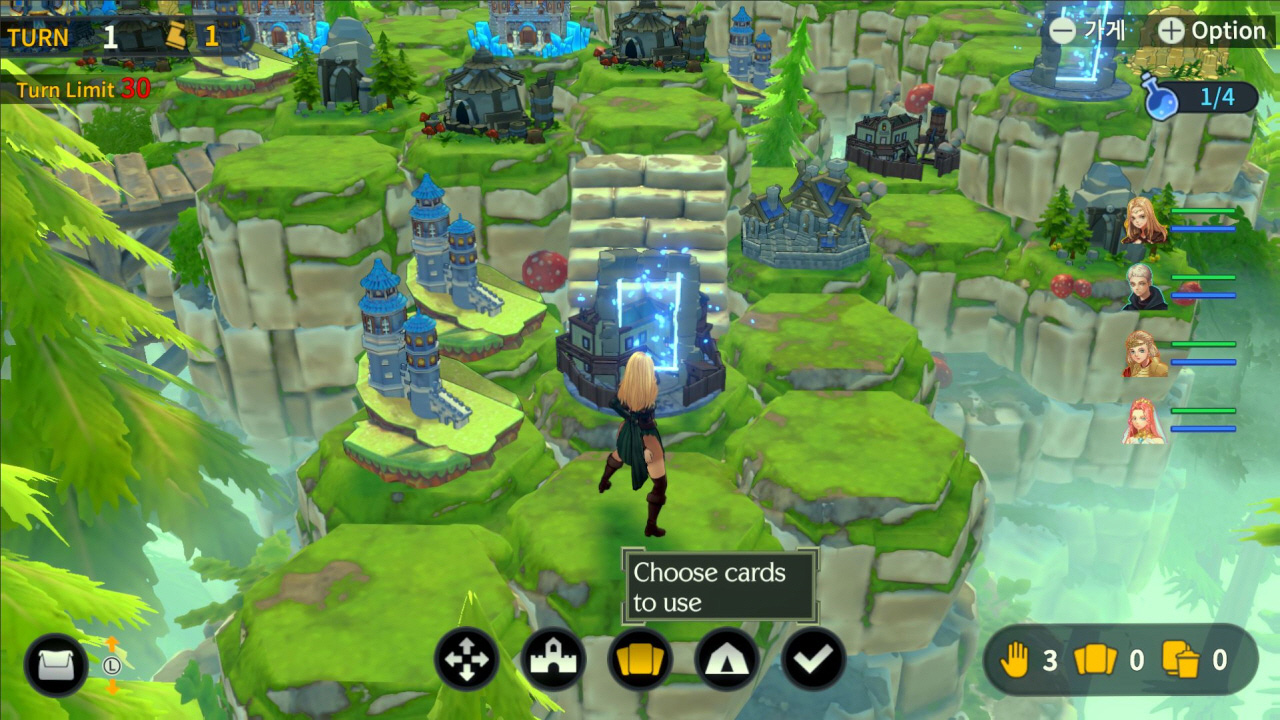Choose the tent encampment action

pos(727,661)
